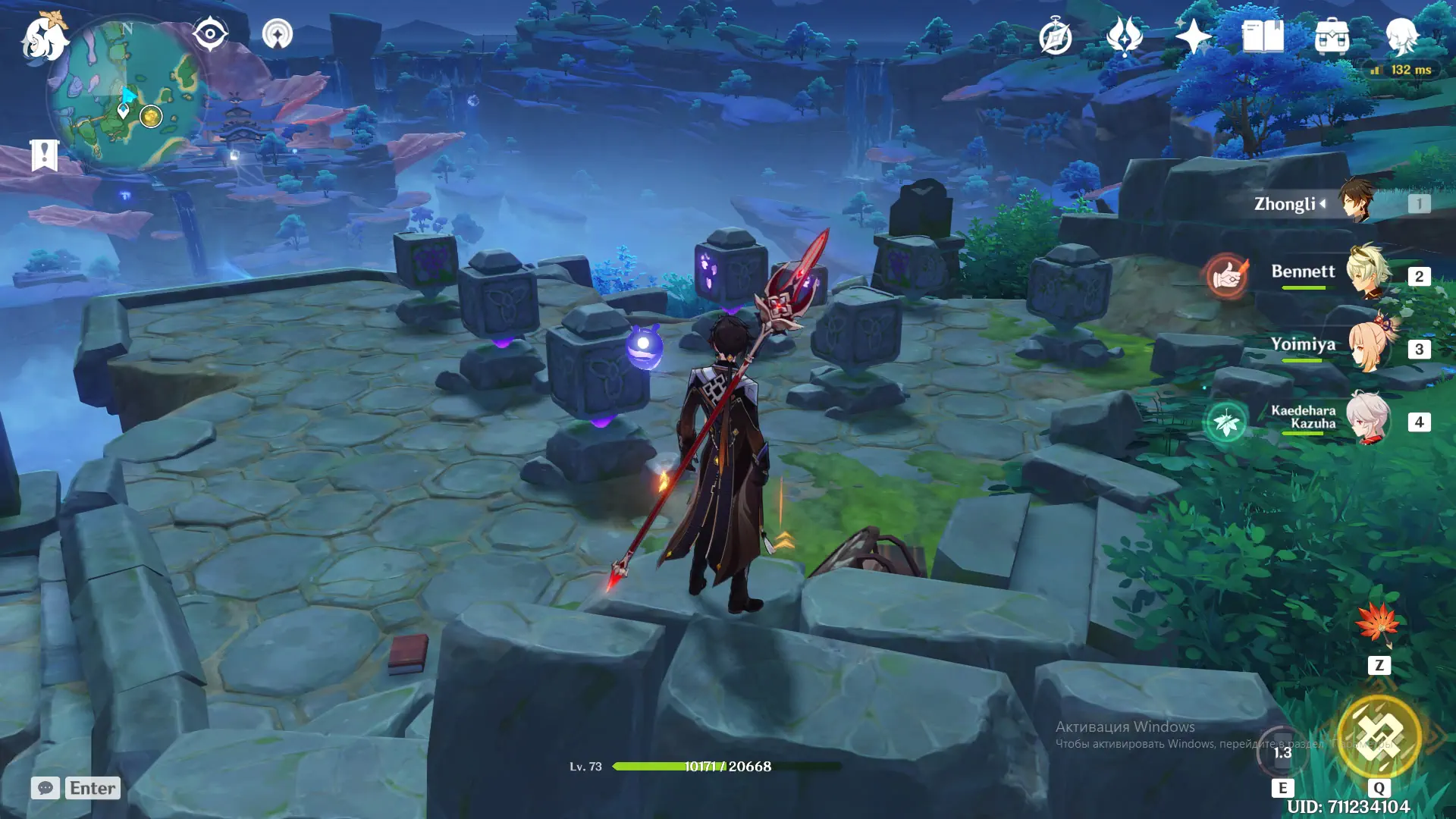The width and height of the screenshot is (1456, 819).
Task: Open the quest navigation banner icon
Action: tap(44, 155)
